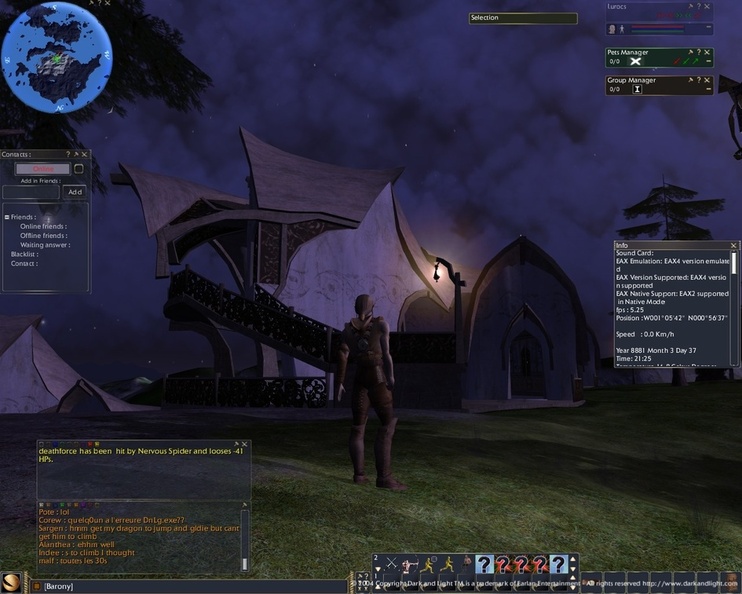Click the Selection target box
This screenshot has height=594, width=742.
click(x=523, y=18)
